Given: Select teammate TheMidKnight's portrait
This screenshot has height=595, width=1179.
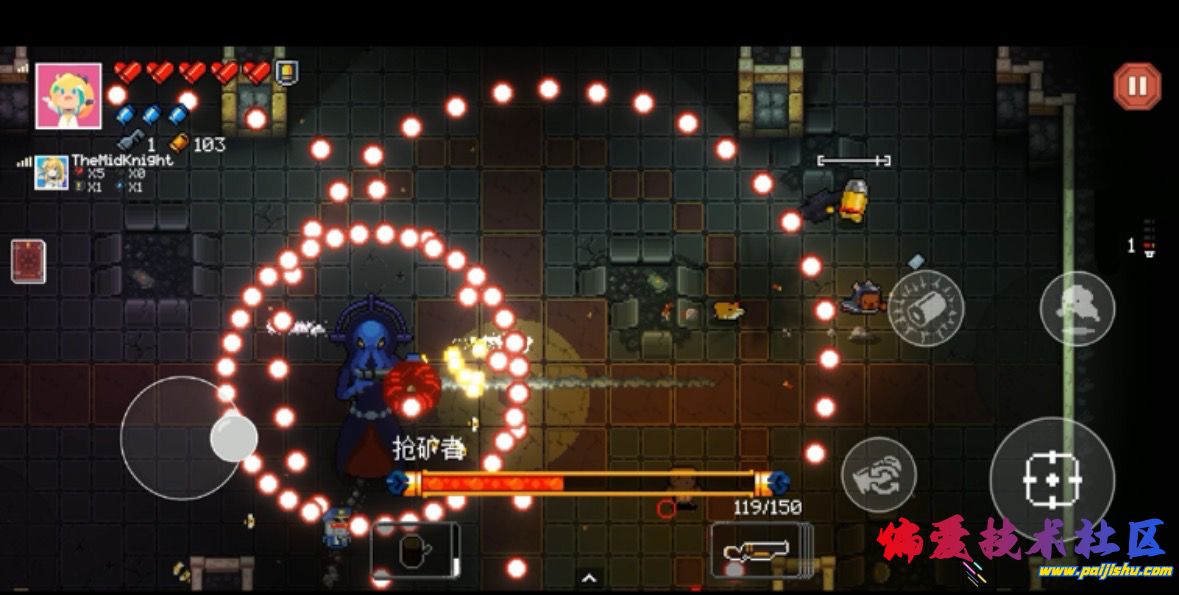Looking at the screenshot, I should tap(52, 173).
